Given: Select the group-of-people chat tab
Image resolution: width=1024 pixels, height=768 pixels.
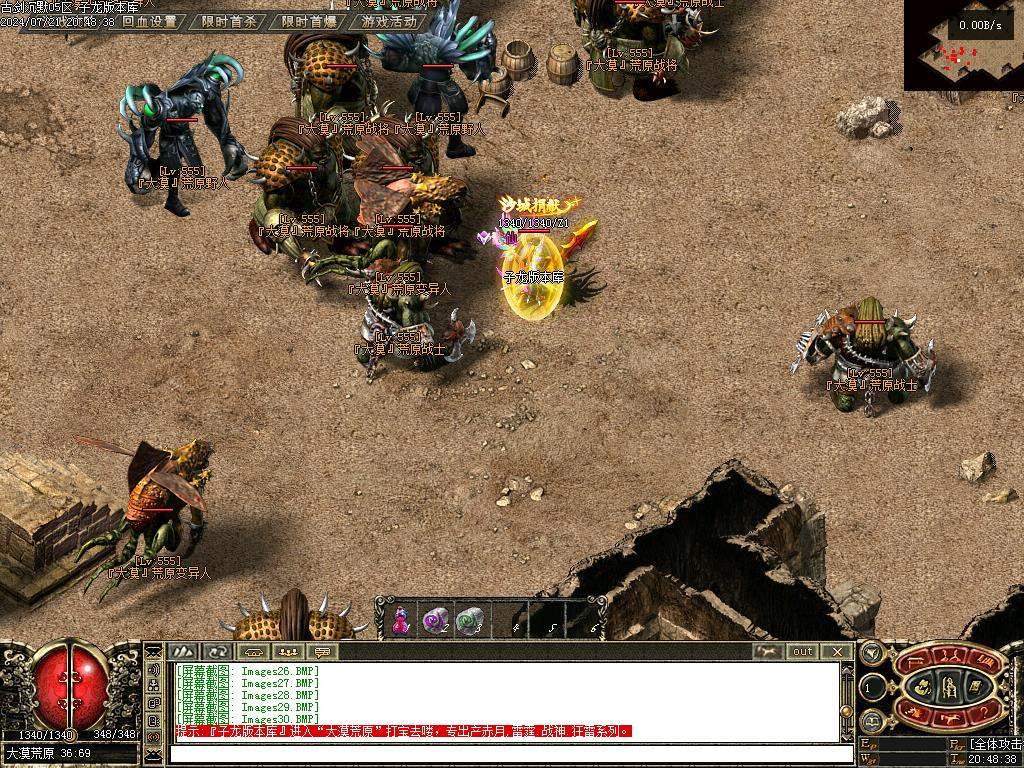Looking at the screenshot, I should coord(288,651).
